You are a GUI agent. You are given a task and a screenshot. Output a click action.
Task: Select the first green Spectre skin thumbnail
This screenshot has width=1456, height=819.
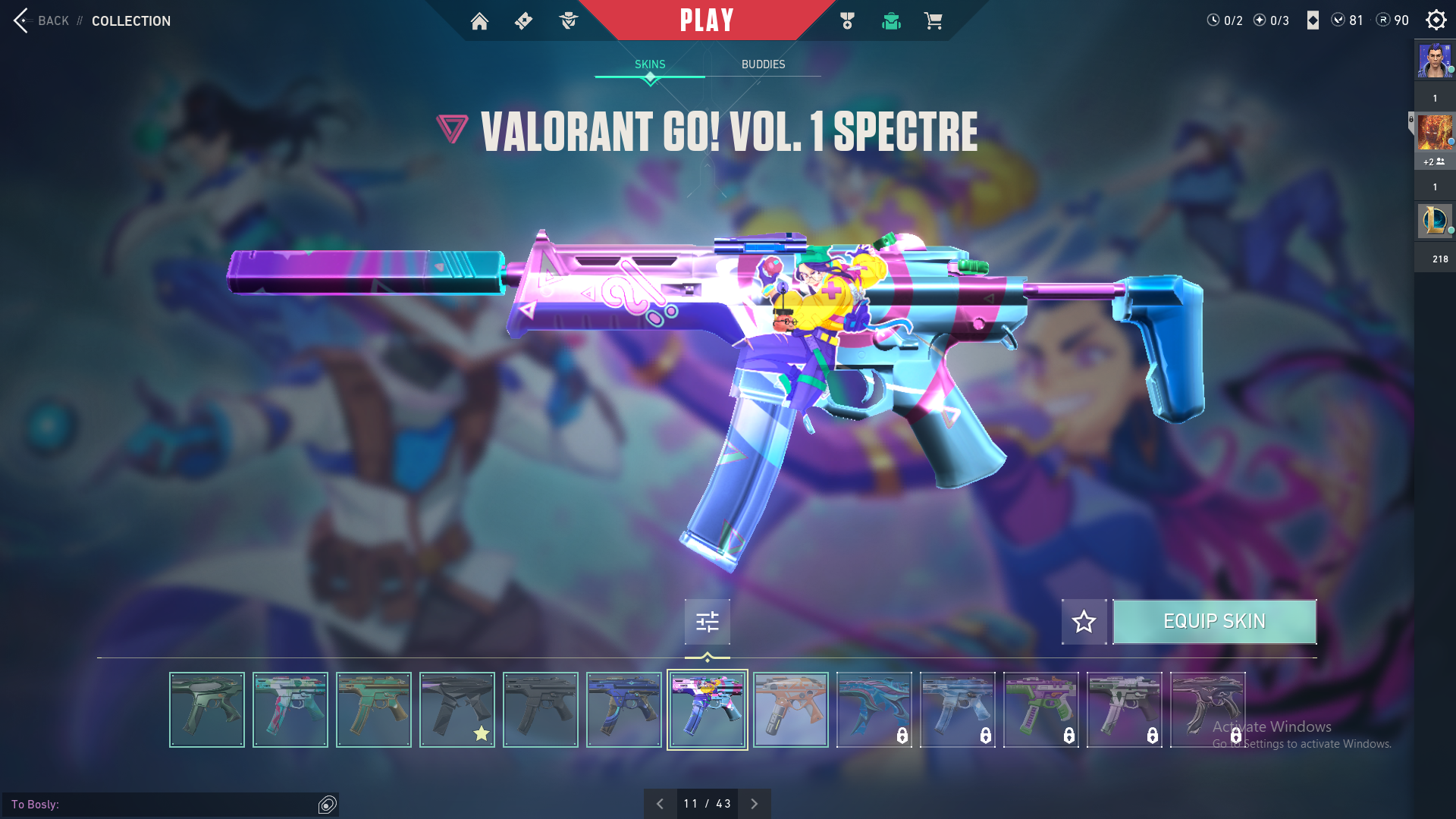click(x=206, y=710)
